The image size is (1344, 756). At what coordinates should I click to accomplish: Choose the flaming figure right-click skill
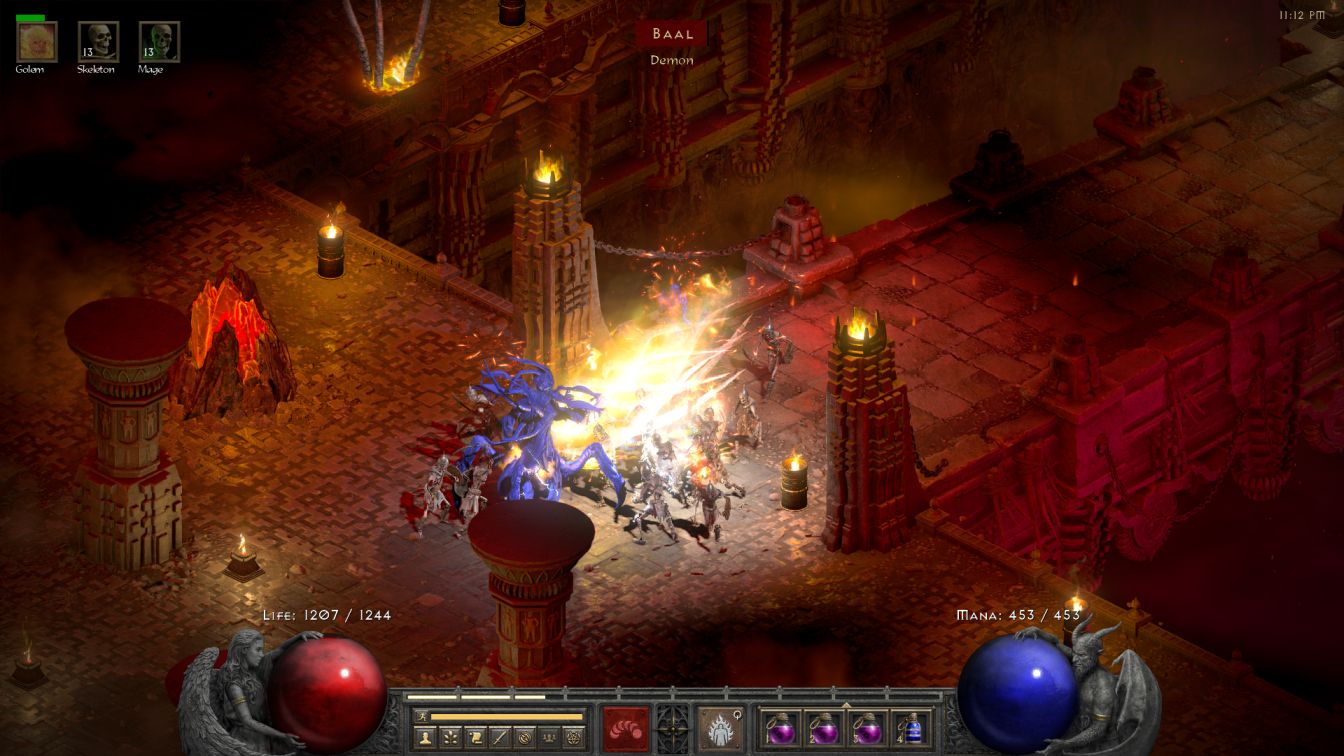(720, 729)
